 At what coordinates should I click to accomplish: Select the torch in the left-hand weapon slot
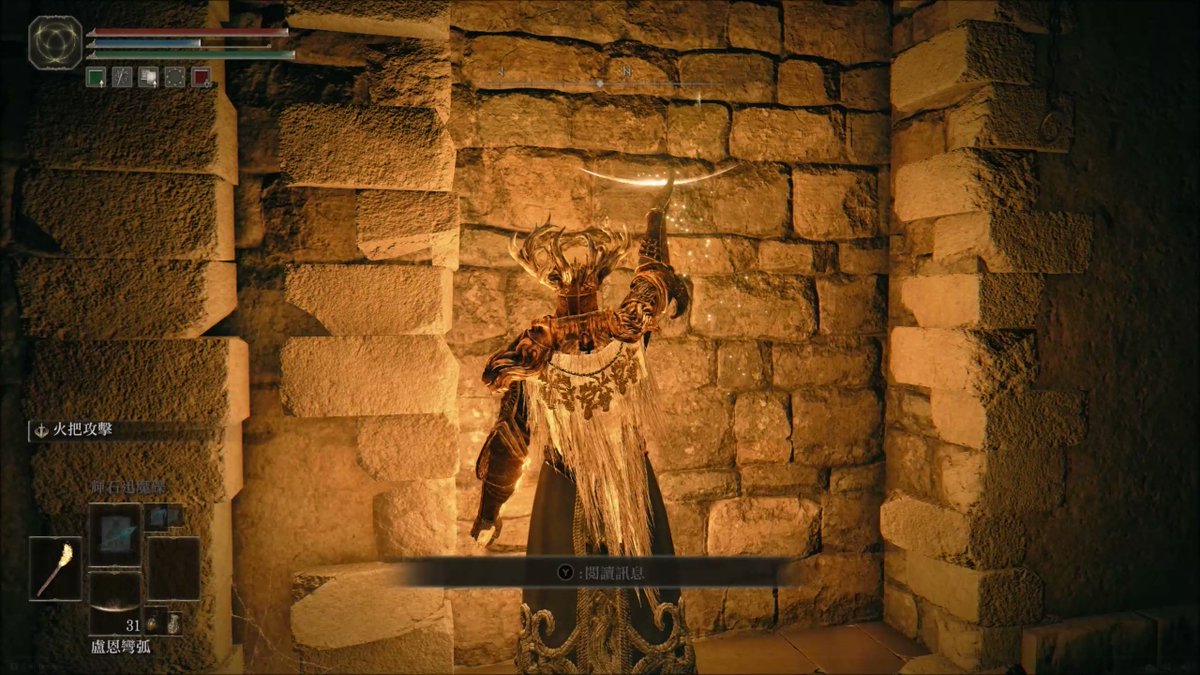click(55, 568)
